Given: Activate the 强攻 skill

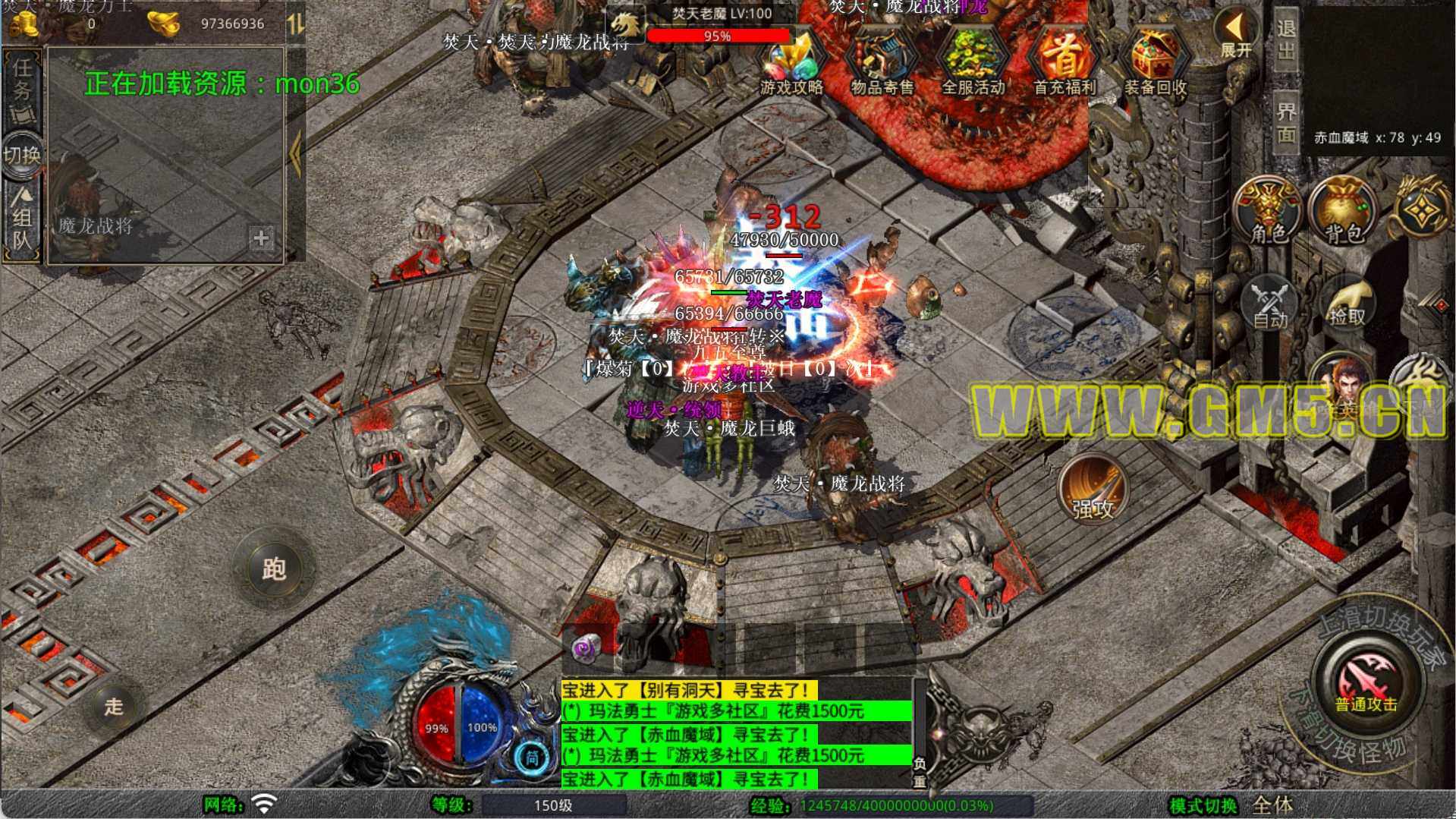Looking at the screenshot, I should point(1093,490).
